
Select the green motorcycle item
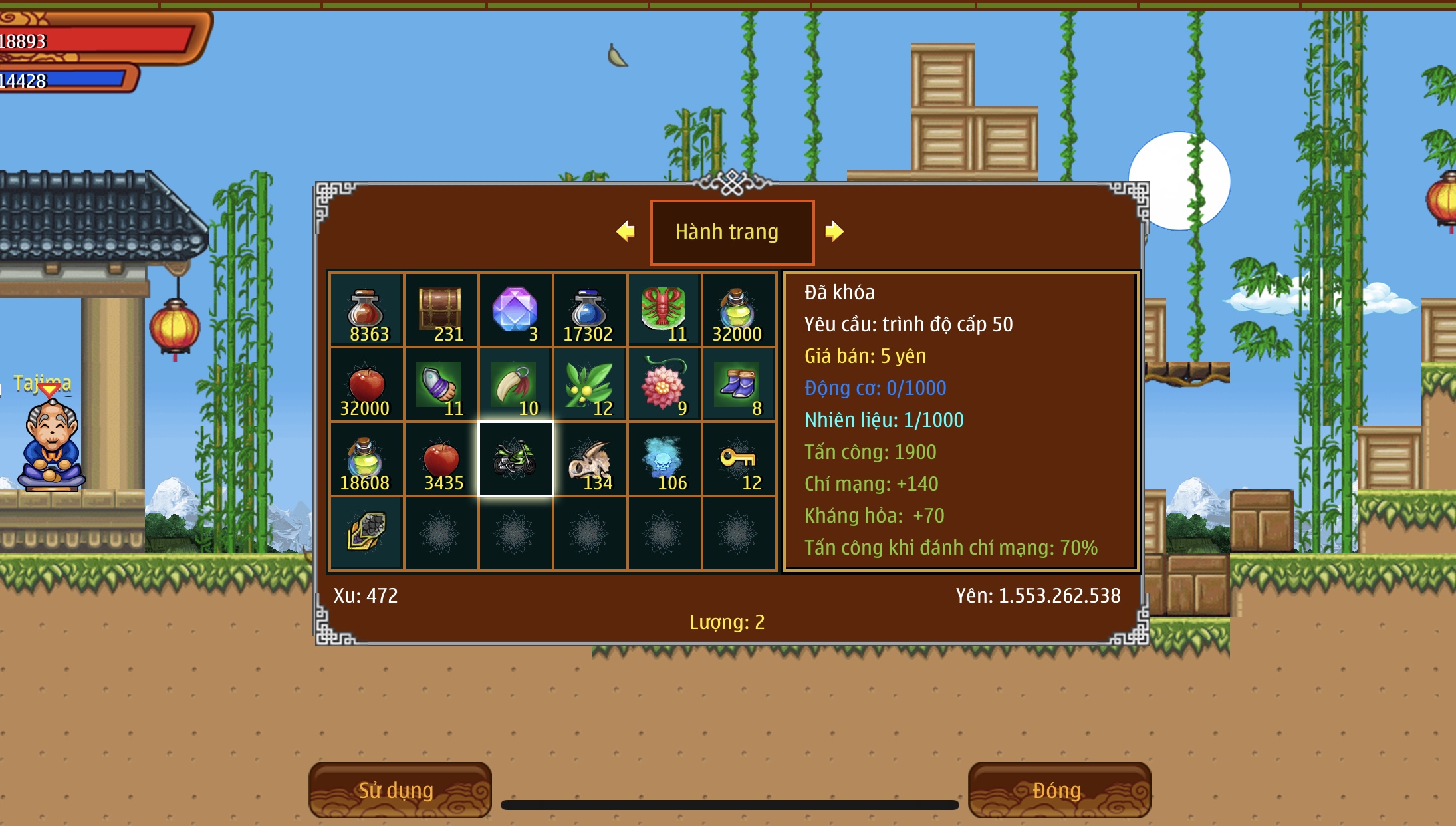[515, 460]
